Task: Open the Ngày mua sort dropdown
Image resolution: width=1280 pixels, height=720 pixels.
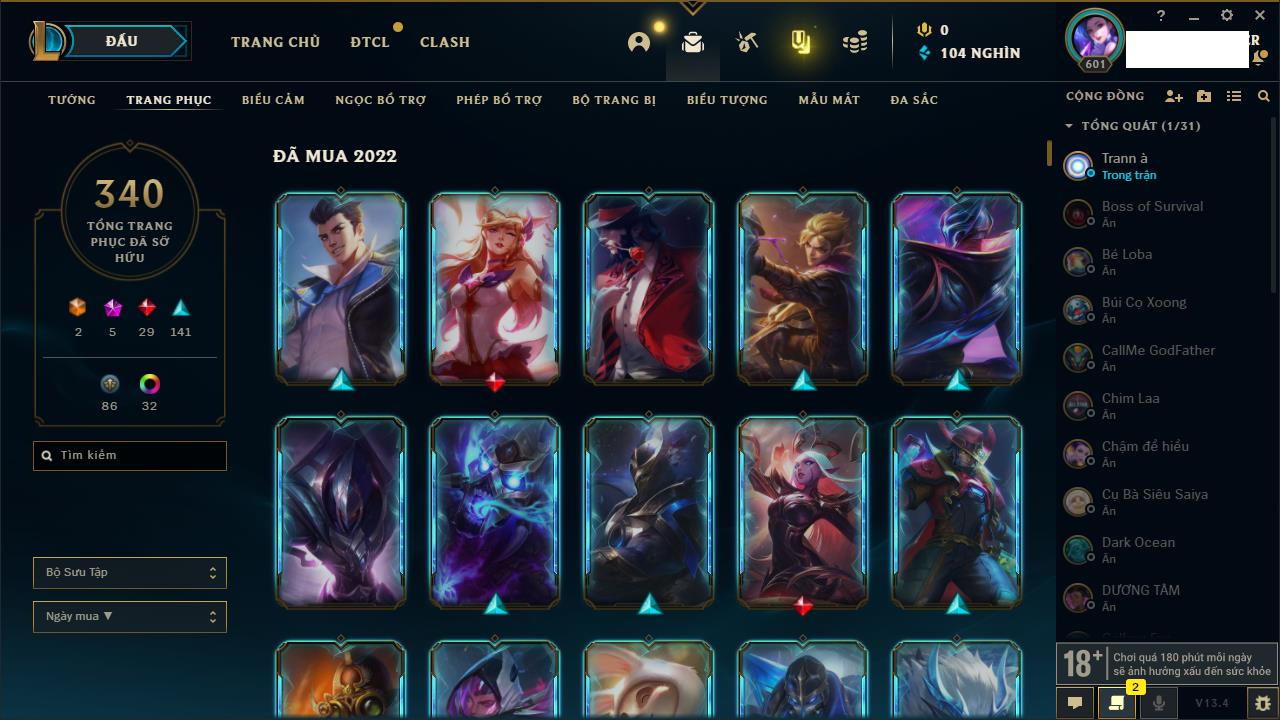Action: click(x=130, y=617)
